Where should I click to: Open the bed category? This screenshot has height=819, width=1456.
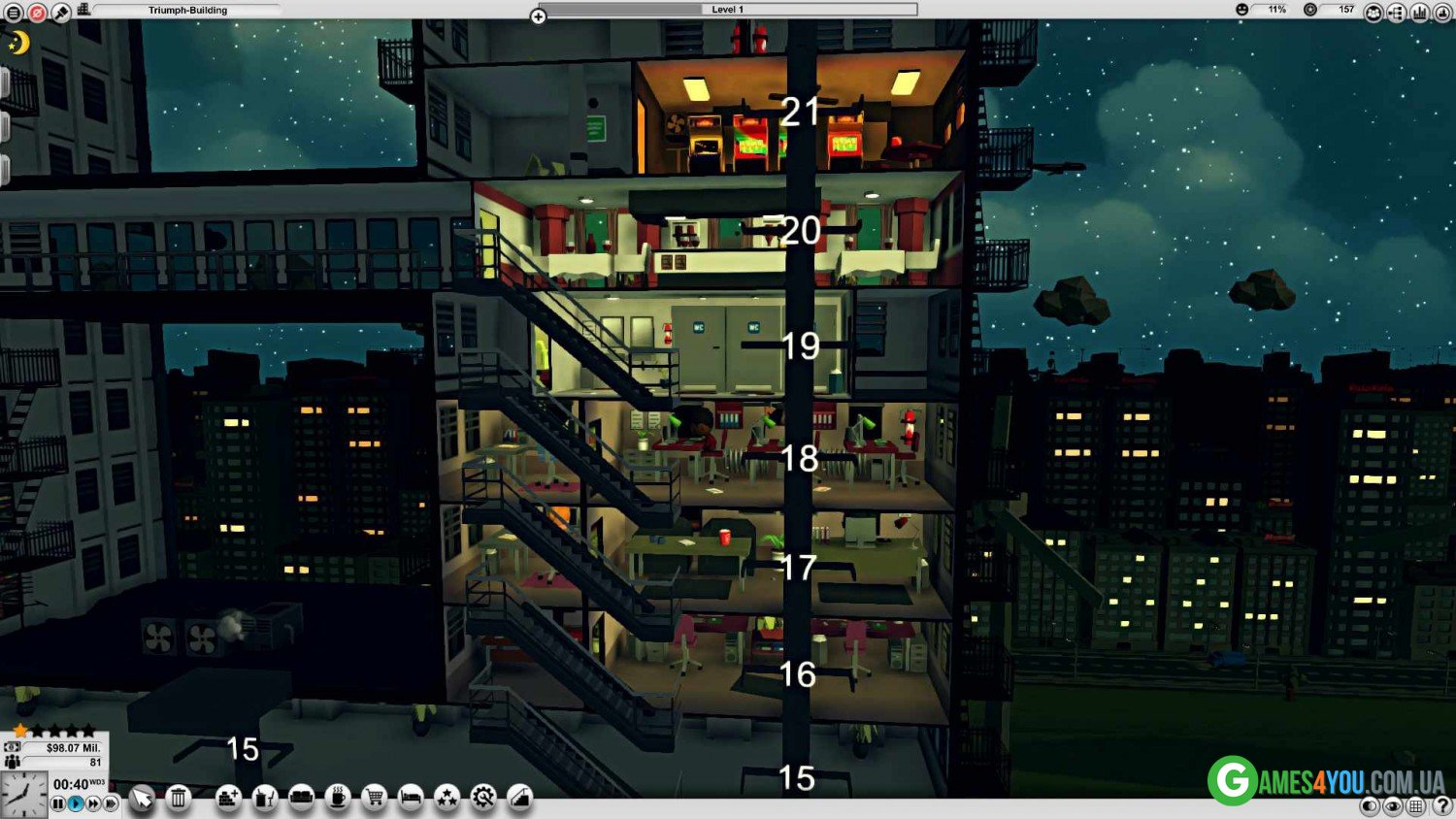tap(411, 798)
